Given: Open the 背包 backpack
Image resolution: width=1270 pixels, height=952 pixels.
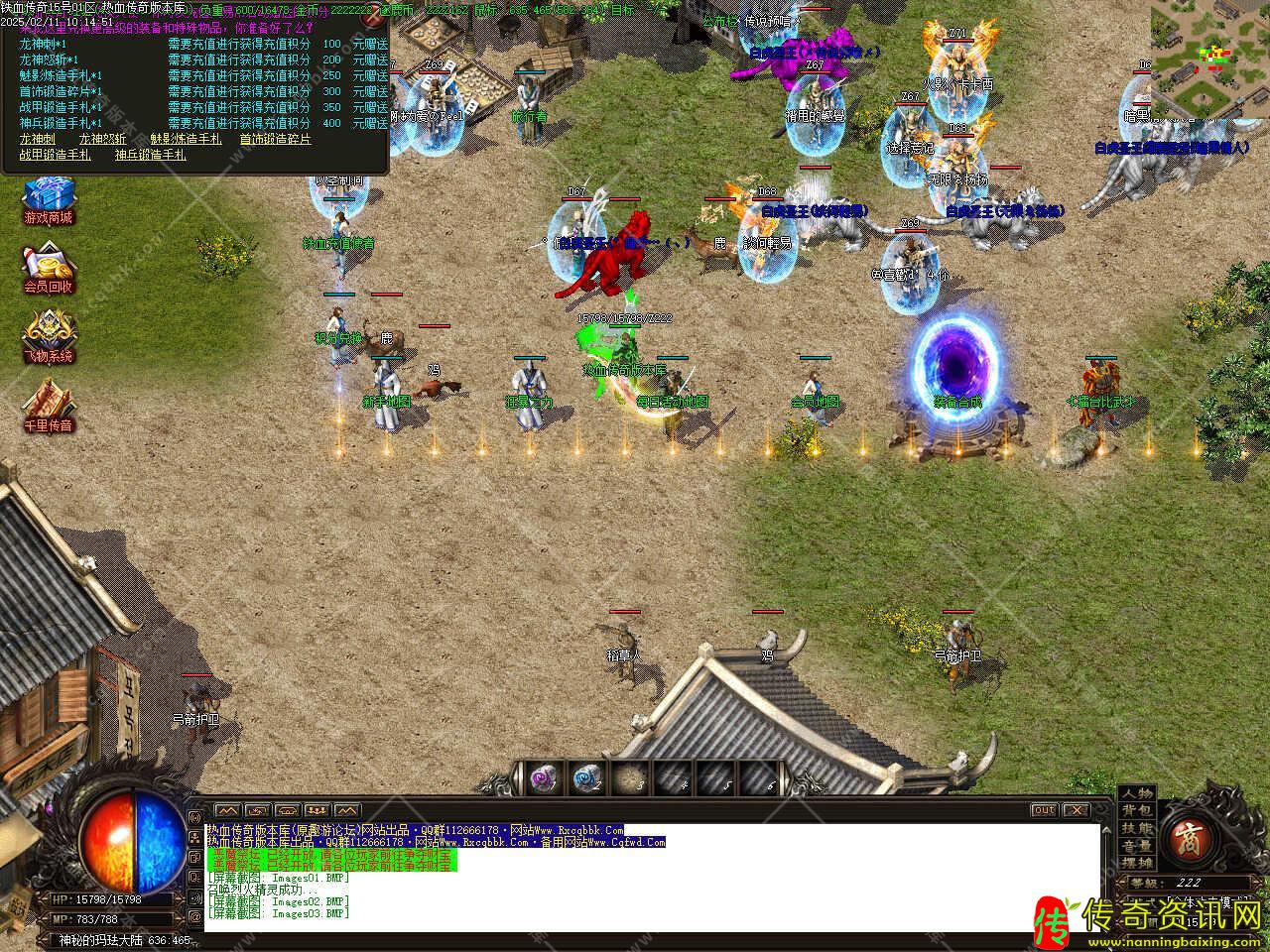Looking at the screenshot, I should coord(1137,811).
